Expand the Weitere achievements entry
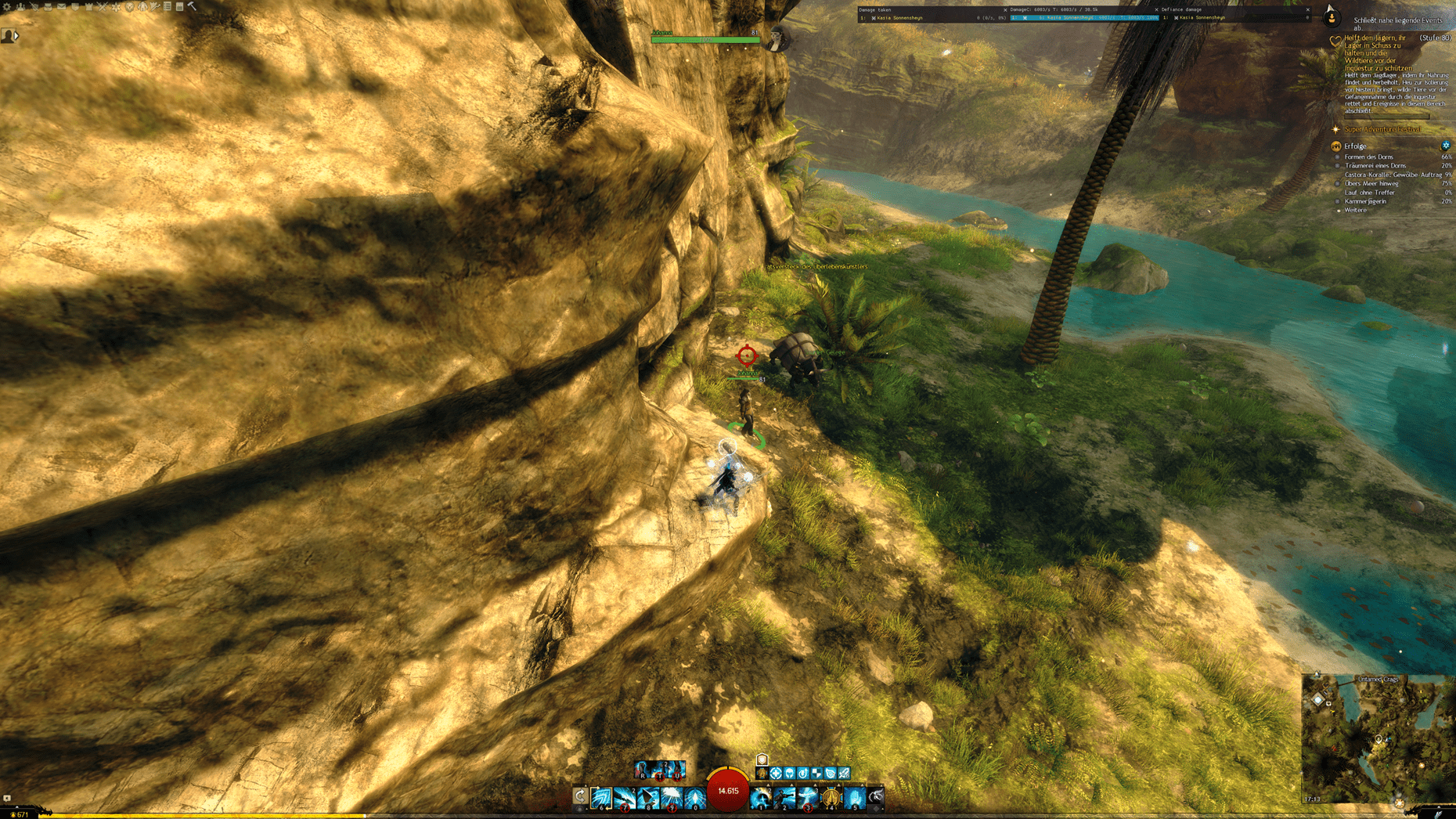Viewport: 1456px width, 819px height. coord(1355,210)
